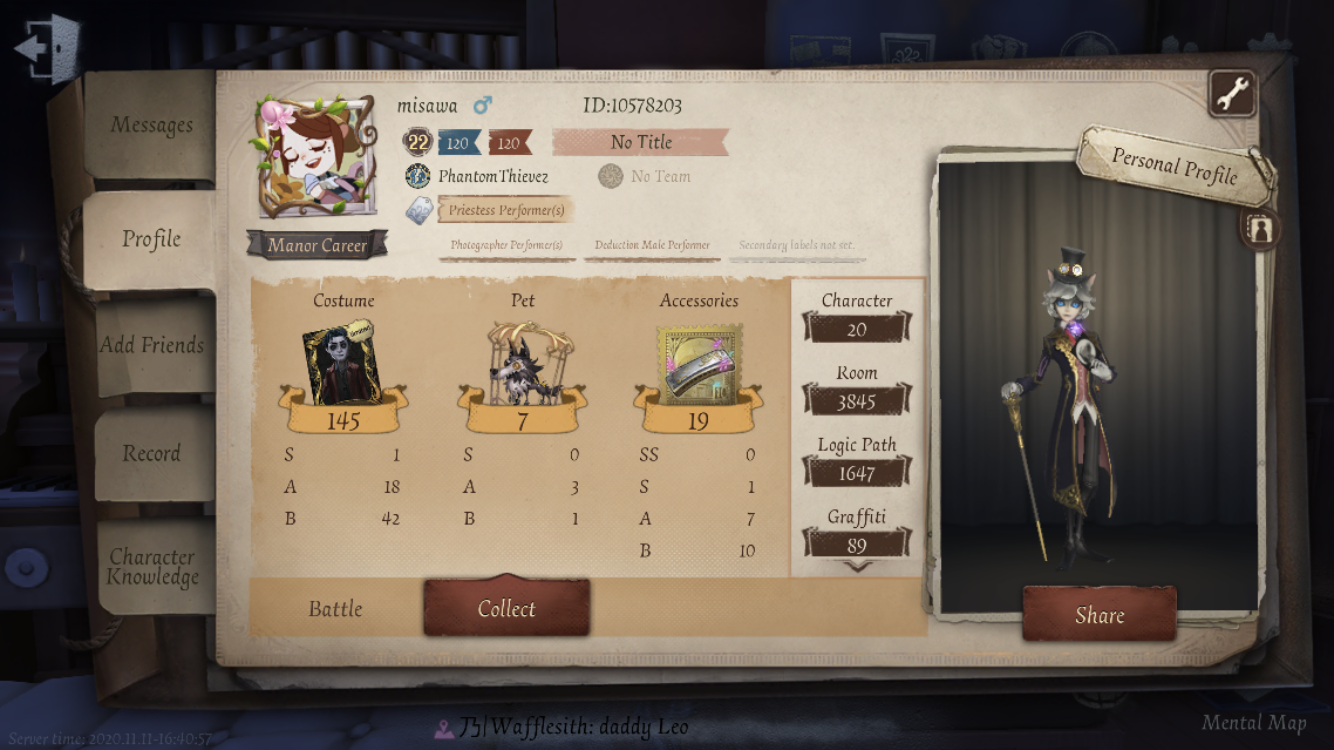This screenshot has width=1334, height=750.
Task: Share the personal profile
Action: click(x=1099, y=615)
